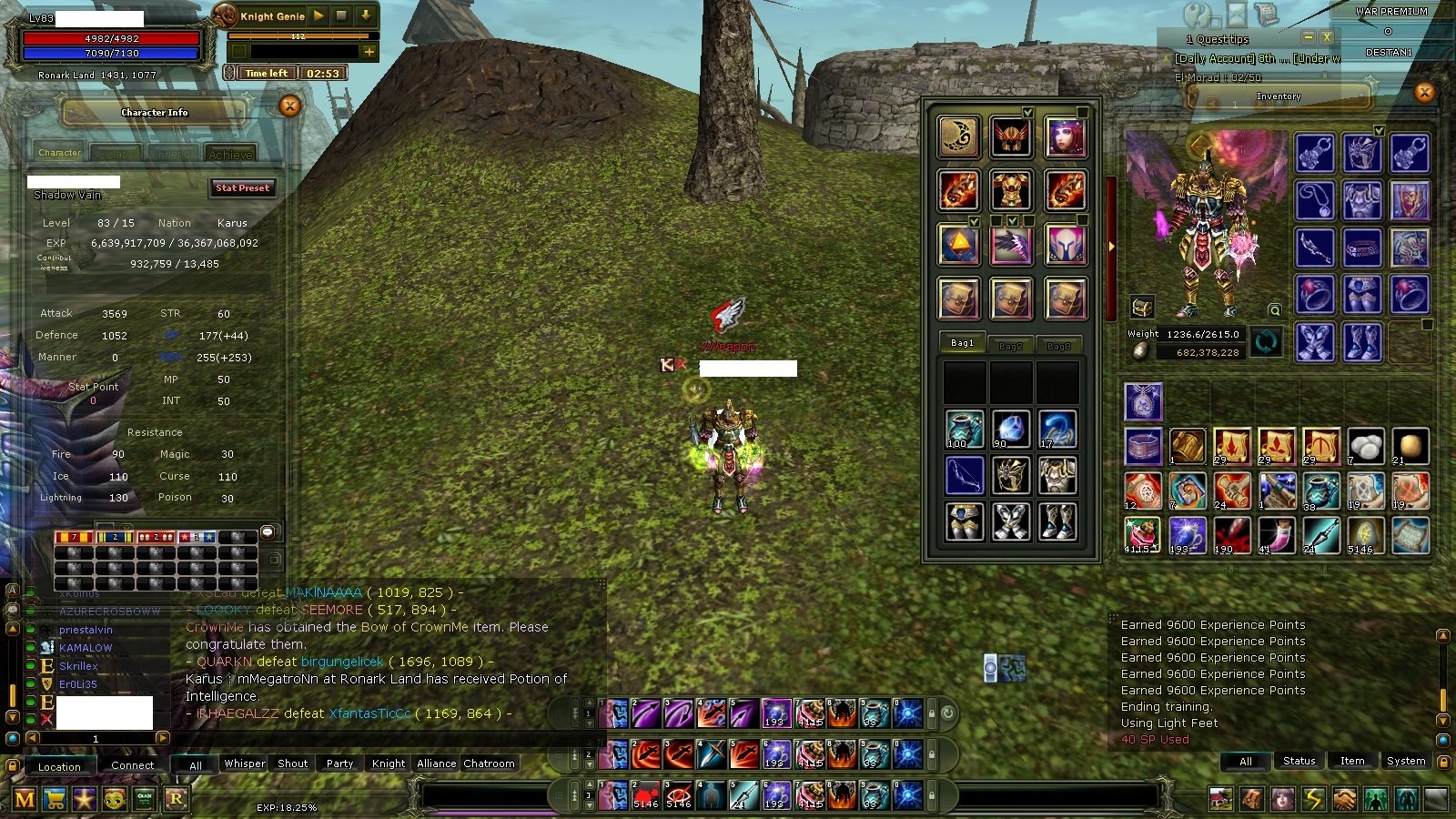
Task: Switch to the Bag2 tab
Action: click(1010, 346)
